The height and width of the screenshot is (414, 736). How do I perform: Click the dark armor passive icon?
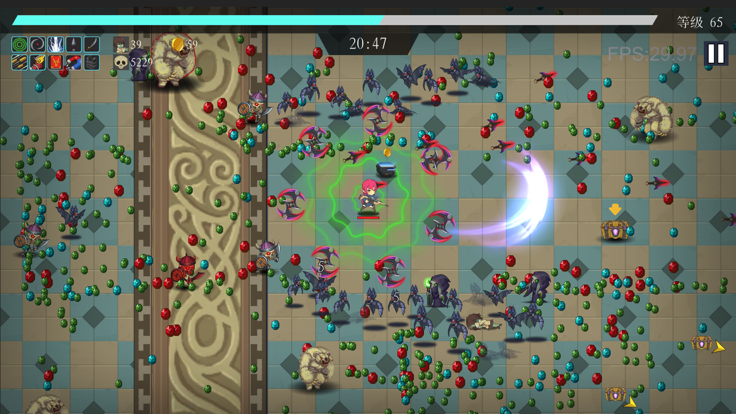pyautogui.click(x=91, y=63)
